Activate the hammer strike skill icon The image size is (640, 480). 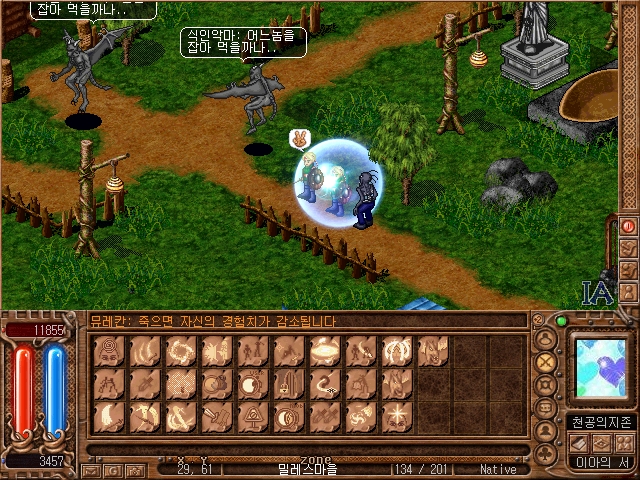(216, 415)
